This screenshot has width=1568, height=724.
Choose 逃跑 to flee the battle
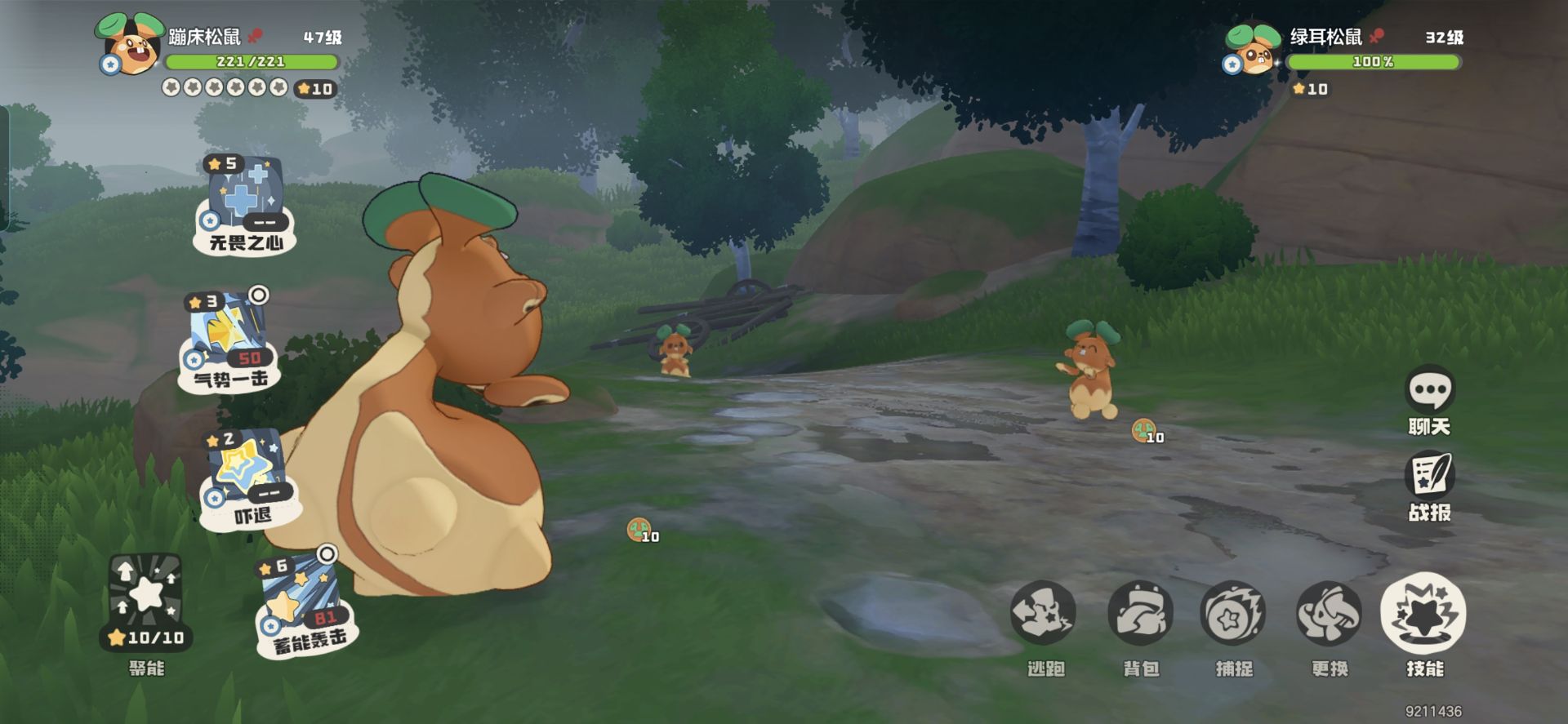1043,613
